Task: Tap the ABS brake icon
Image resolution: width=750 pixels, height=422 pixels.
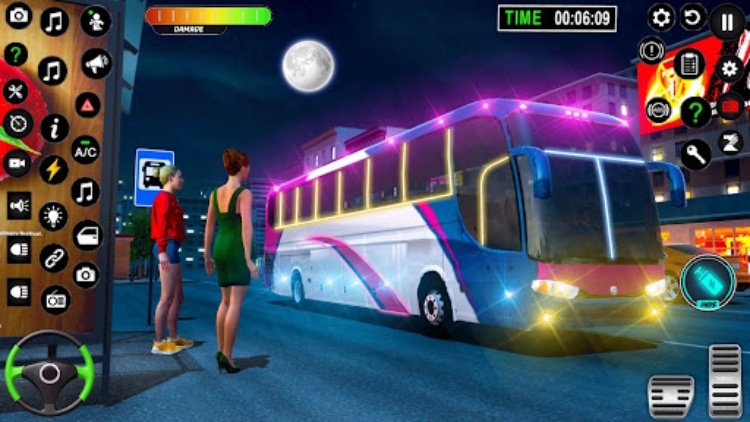Action: click(658, 110)
